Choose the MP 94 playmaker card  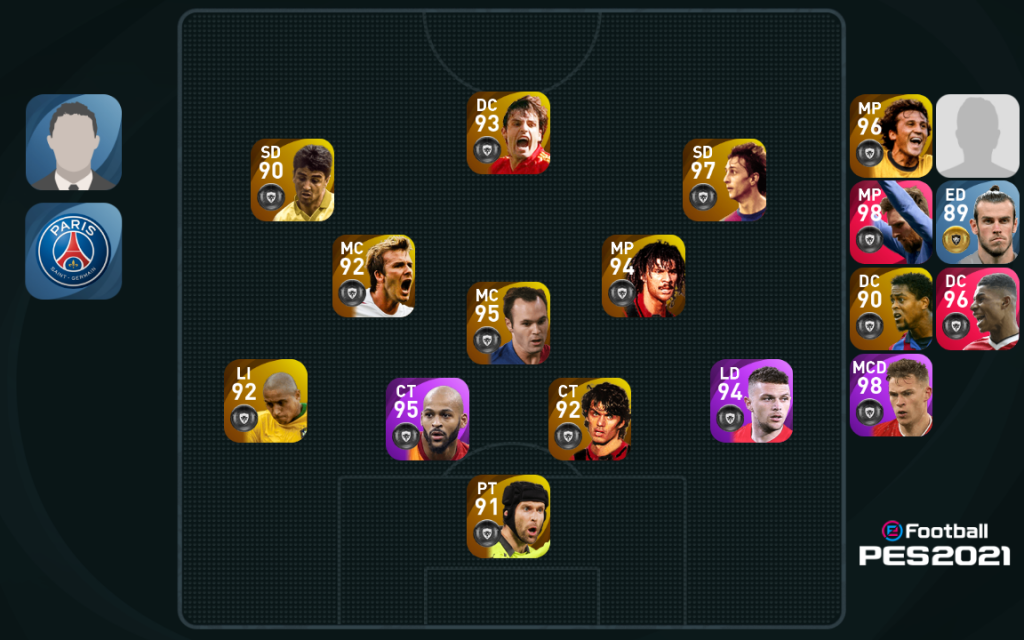pos(643,276)
